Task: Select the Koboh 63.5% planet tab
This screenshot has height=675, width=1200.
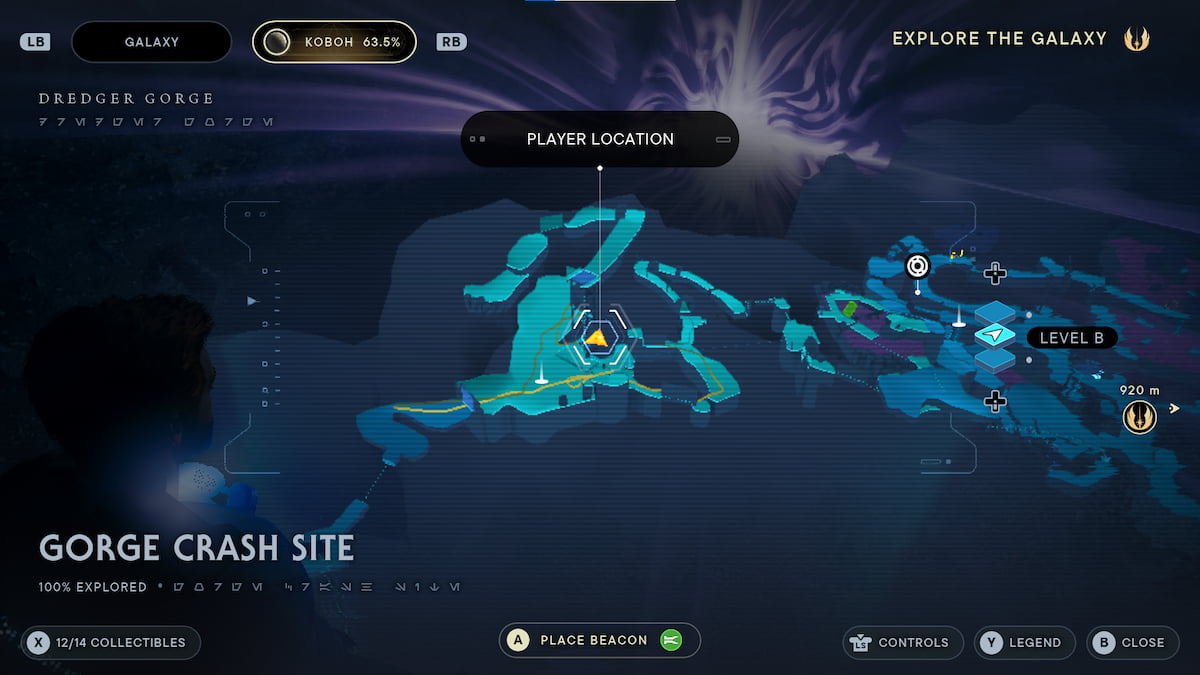Action: (334, 42)
